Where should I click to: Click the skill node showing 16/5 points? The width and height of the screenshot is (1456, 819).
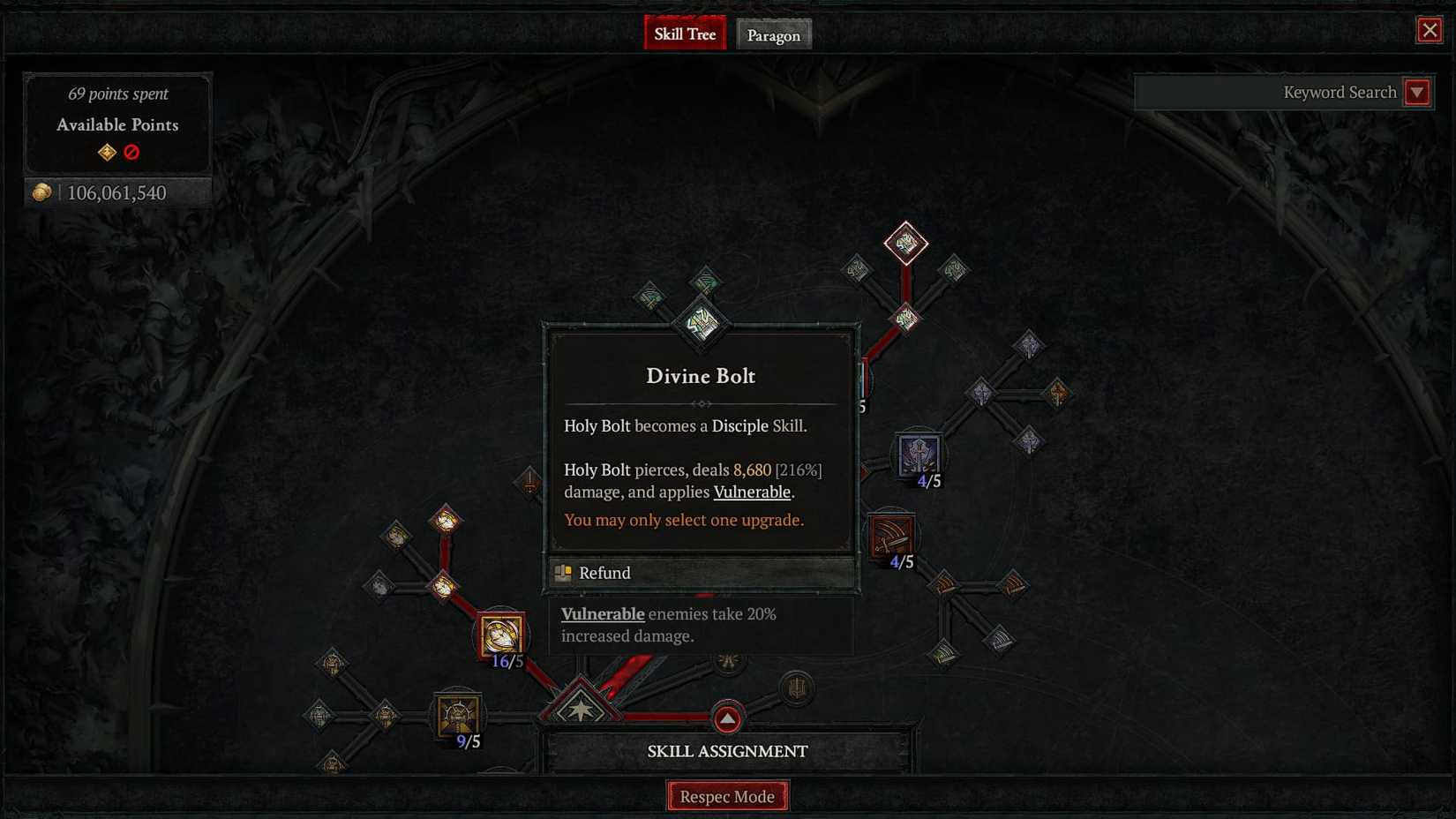(501, 632)
